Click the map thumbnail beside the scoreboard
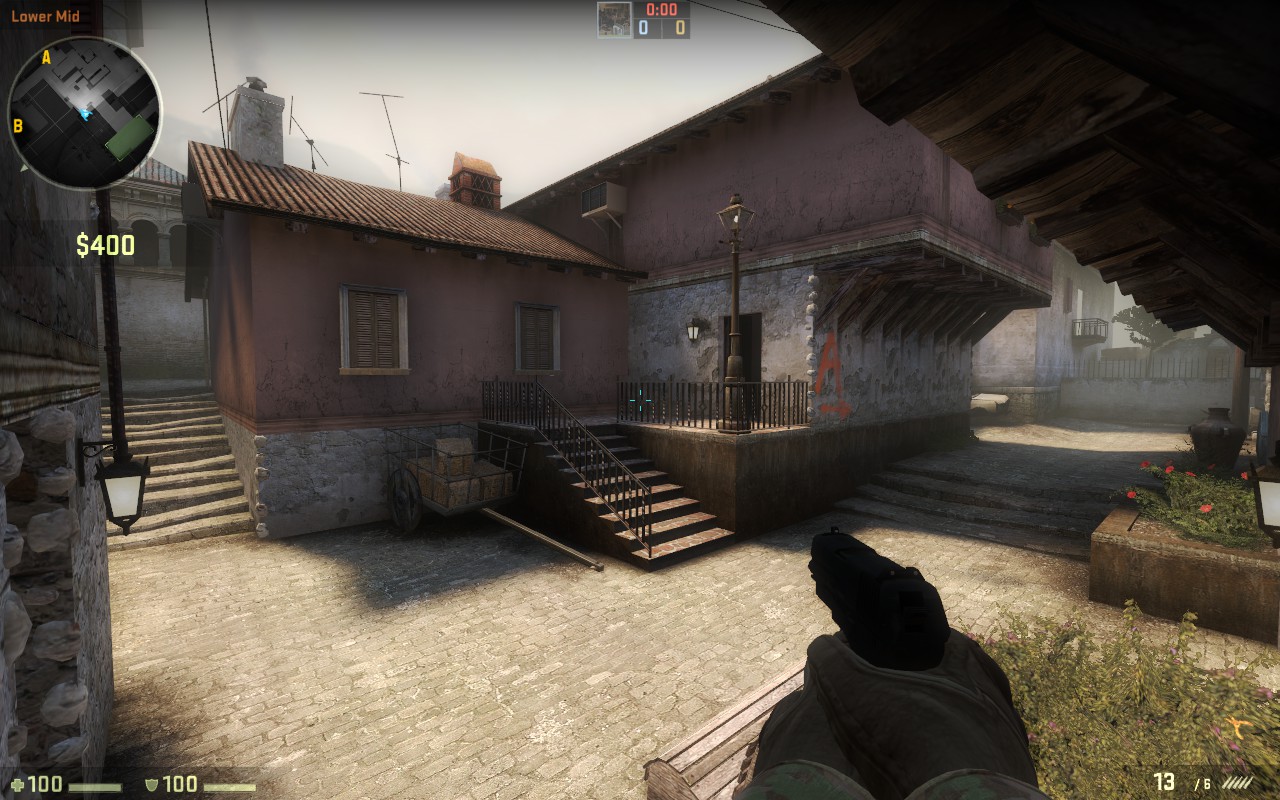Screen dimensions: 1280x800 [x=613, y=20]
